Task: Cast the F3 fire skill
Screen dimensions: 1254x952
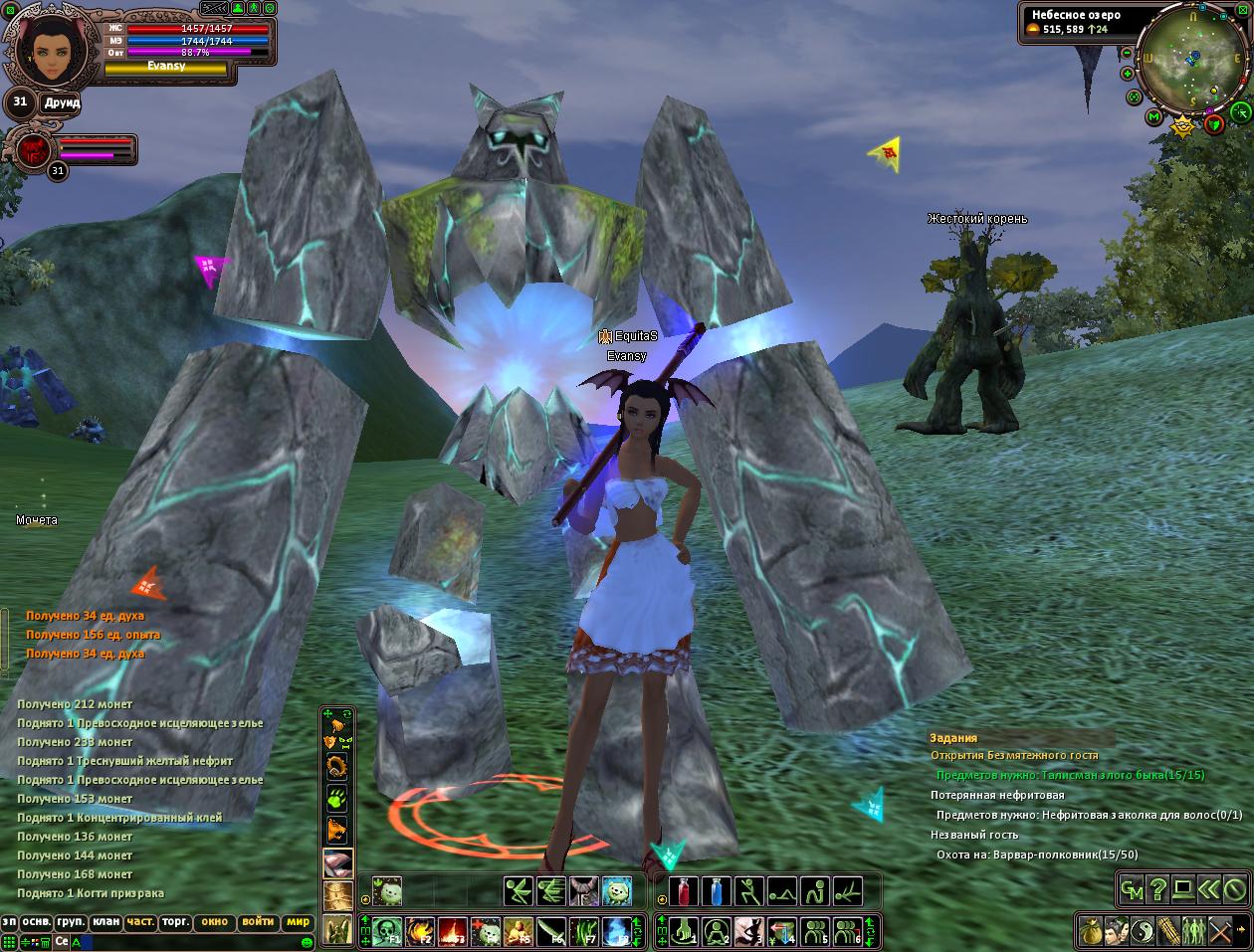Action: coord(453,932)
